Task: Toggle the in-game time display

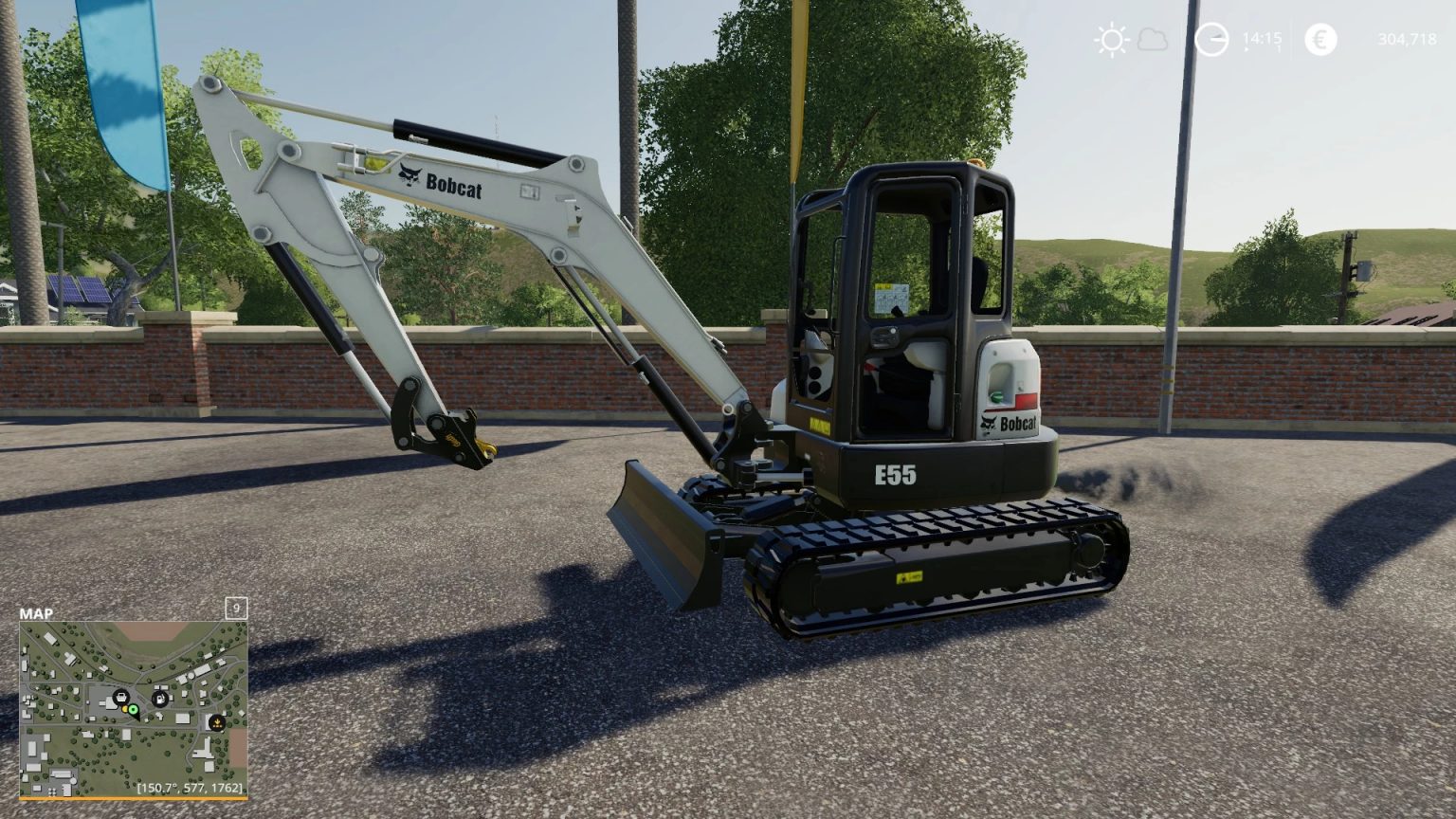Action: pos(1261,39)
